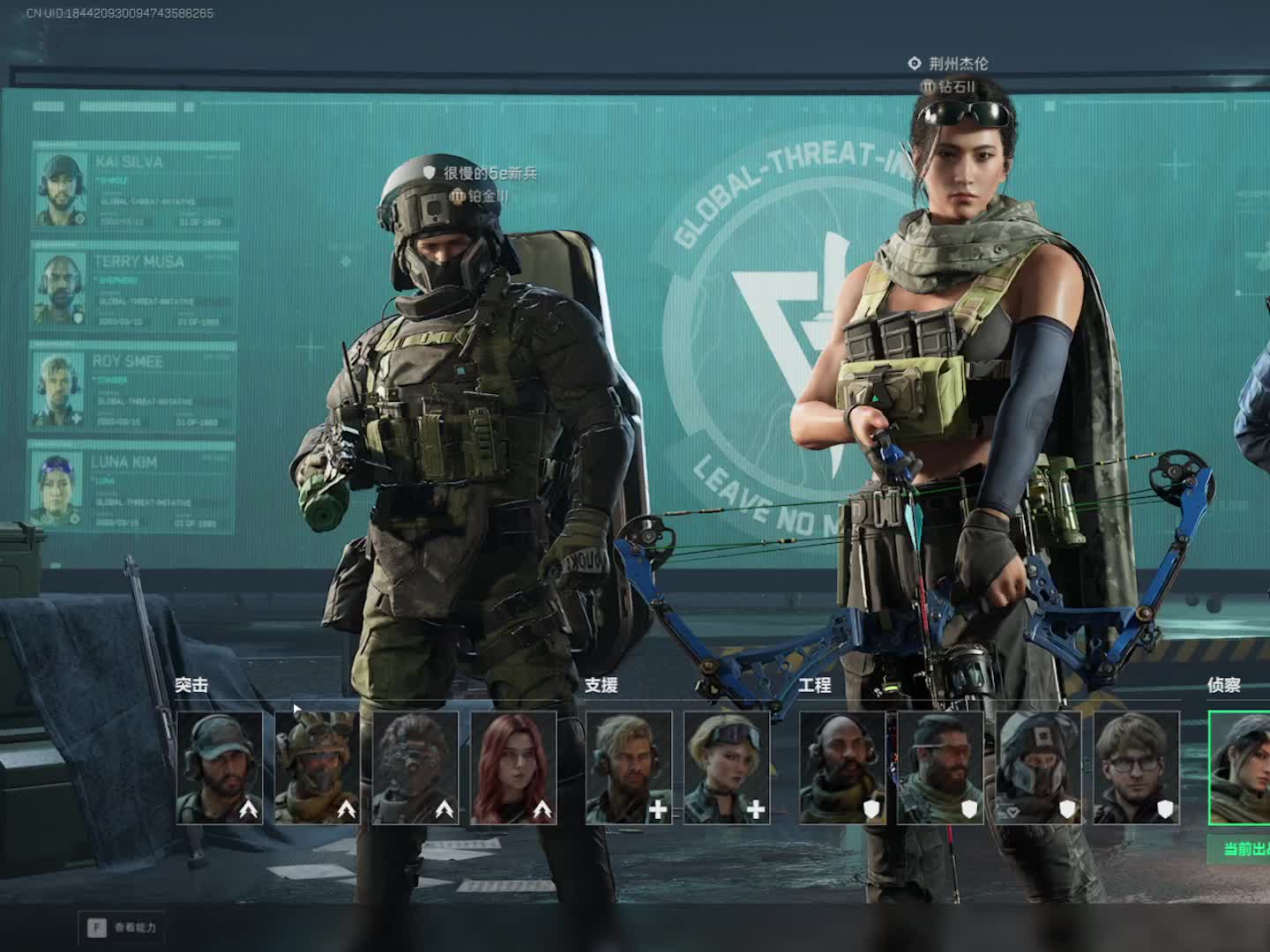Pick the bald bearded engineer operator

842,767
